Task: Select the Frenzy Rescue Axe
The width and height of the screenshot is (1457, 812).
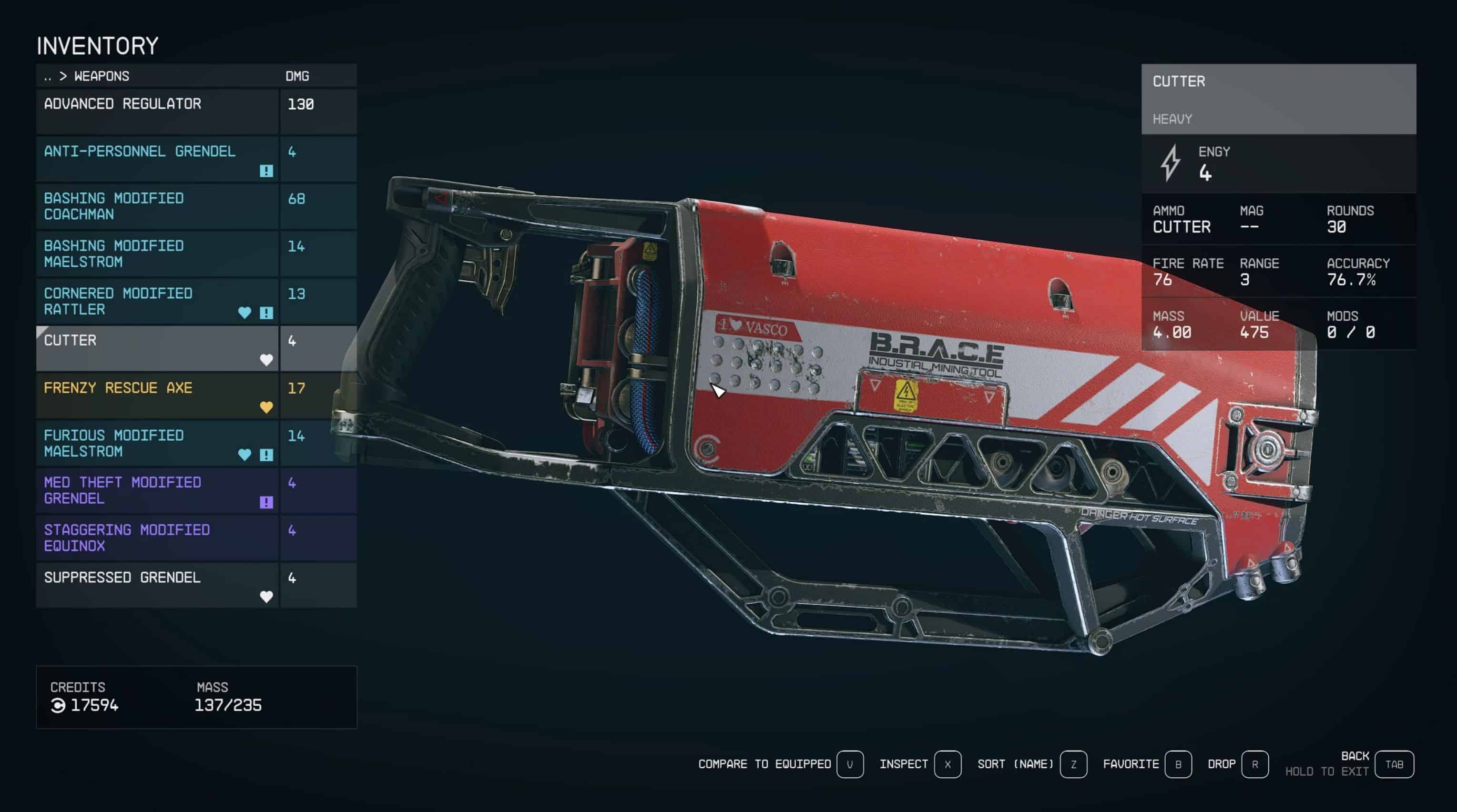Action: click(157, 396)
